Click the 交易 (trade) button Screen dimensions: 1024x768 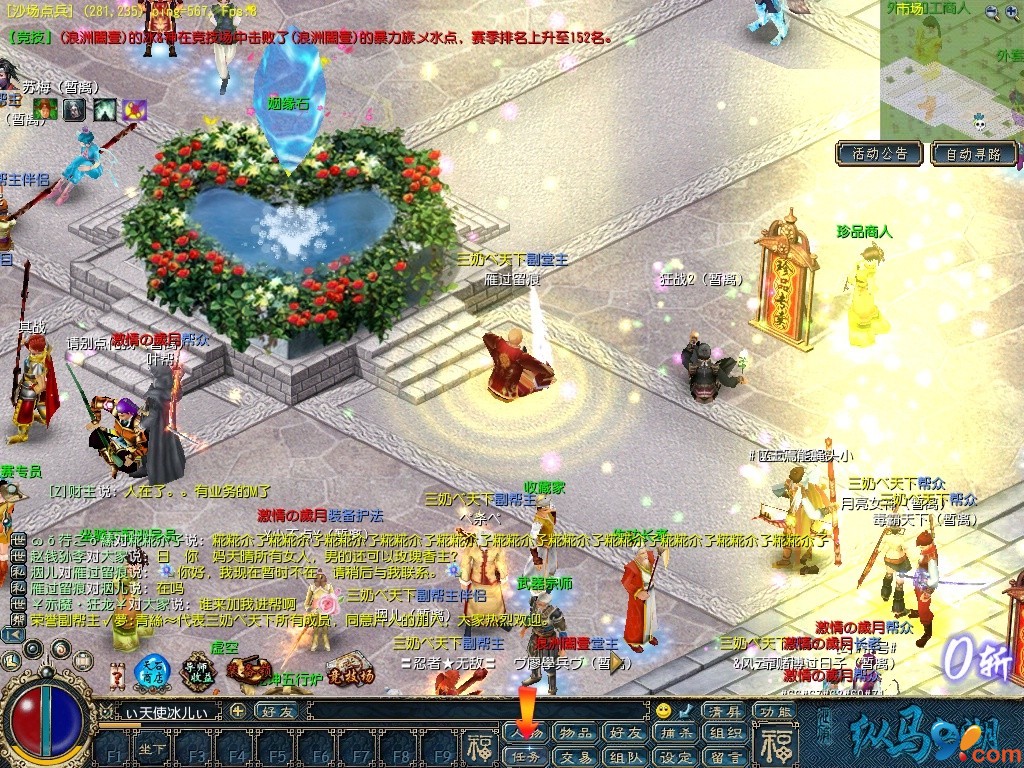(x=576, y=757)
